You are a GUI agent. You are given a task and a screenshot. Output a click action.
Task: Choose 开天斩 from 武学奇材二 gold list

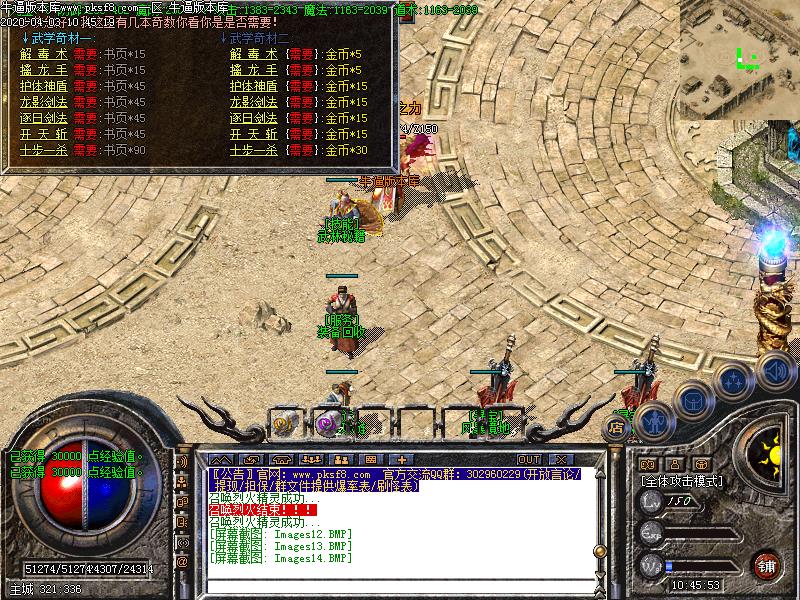tap(254, 134)
